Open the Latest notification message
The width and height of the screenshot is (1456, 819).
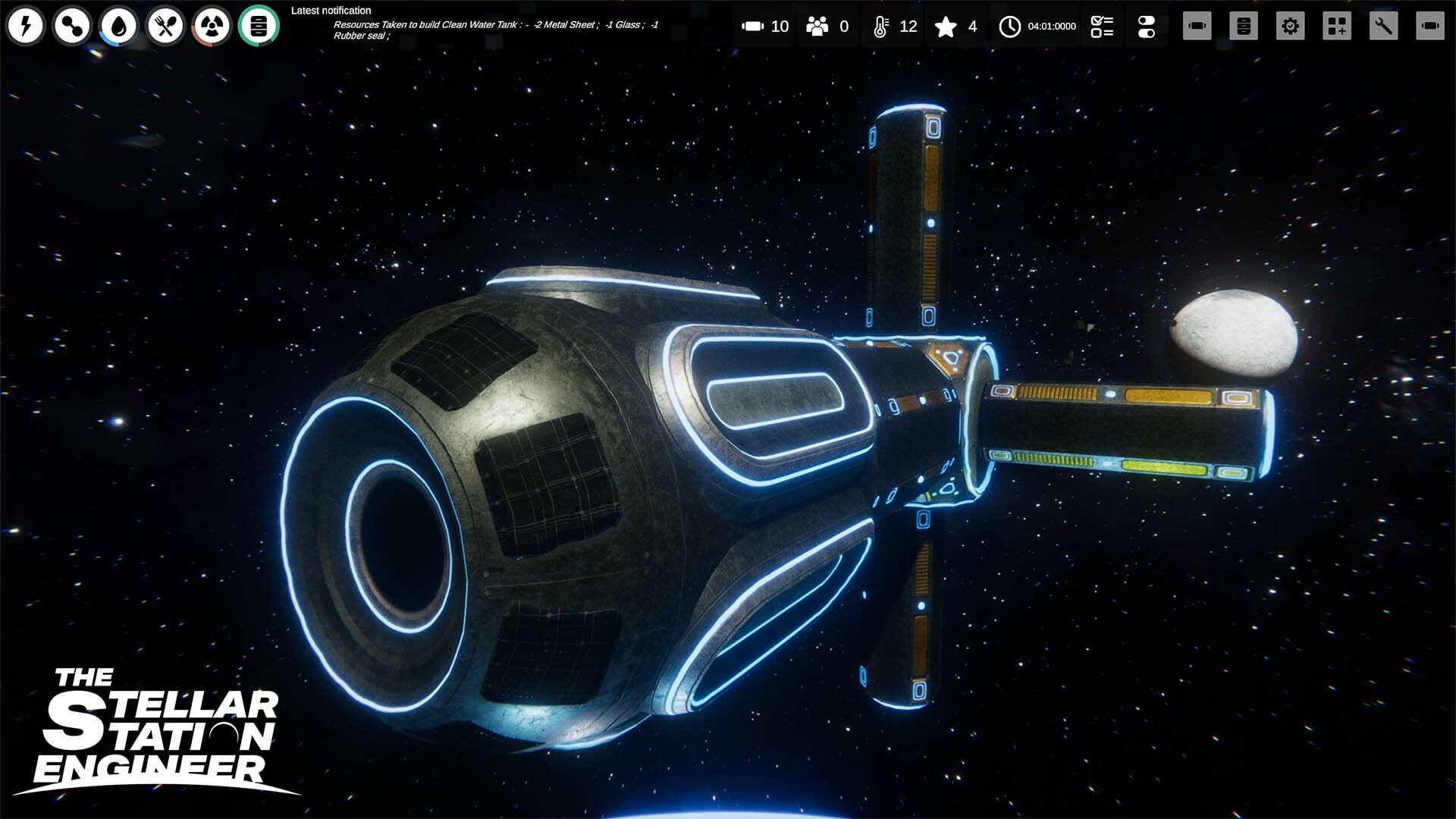click(x=493, y=25)
